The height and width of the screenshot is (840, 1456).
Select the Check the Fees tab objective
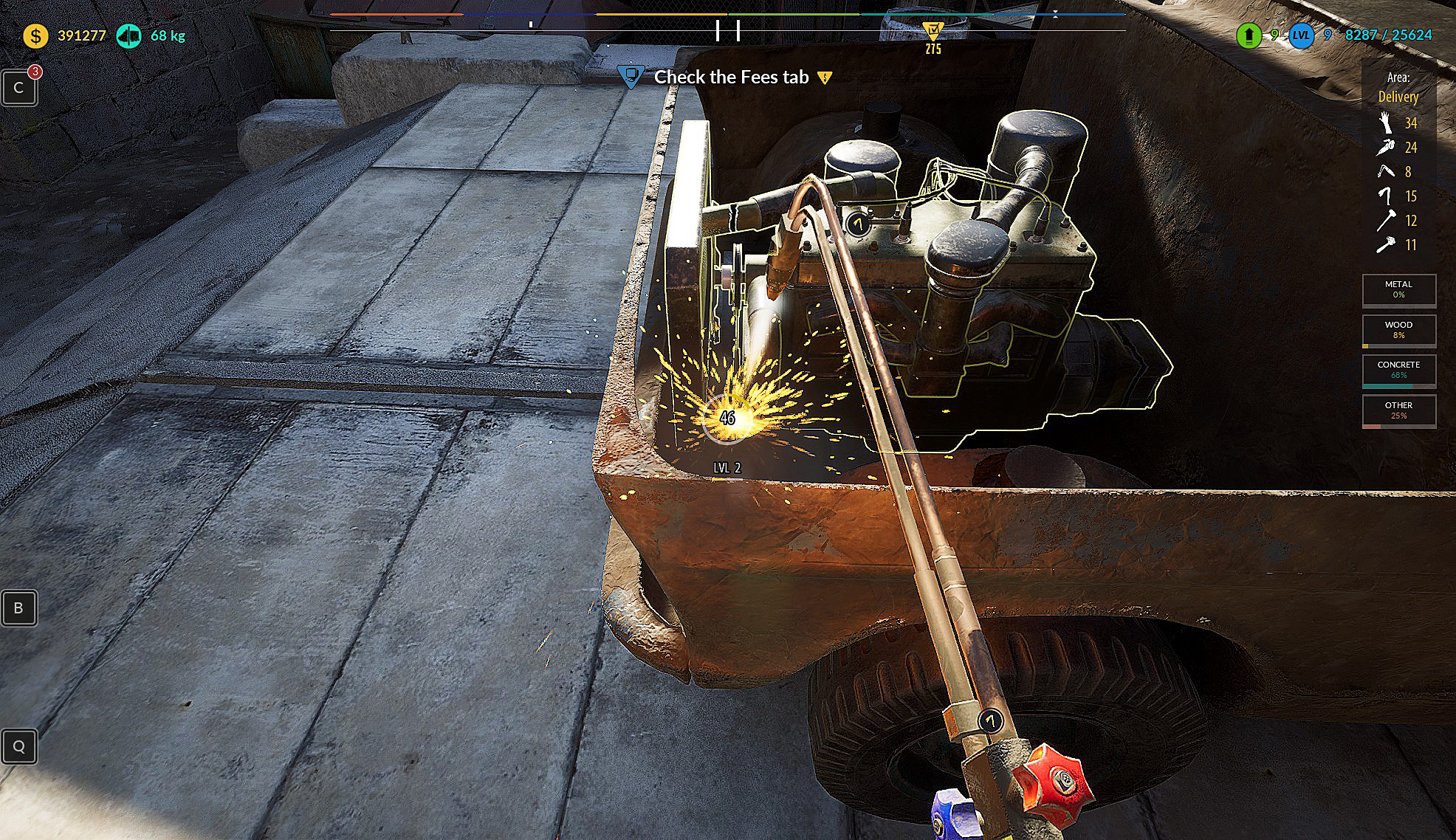(731, 77)
